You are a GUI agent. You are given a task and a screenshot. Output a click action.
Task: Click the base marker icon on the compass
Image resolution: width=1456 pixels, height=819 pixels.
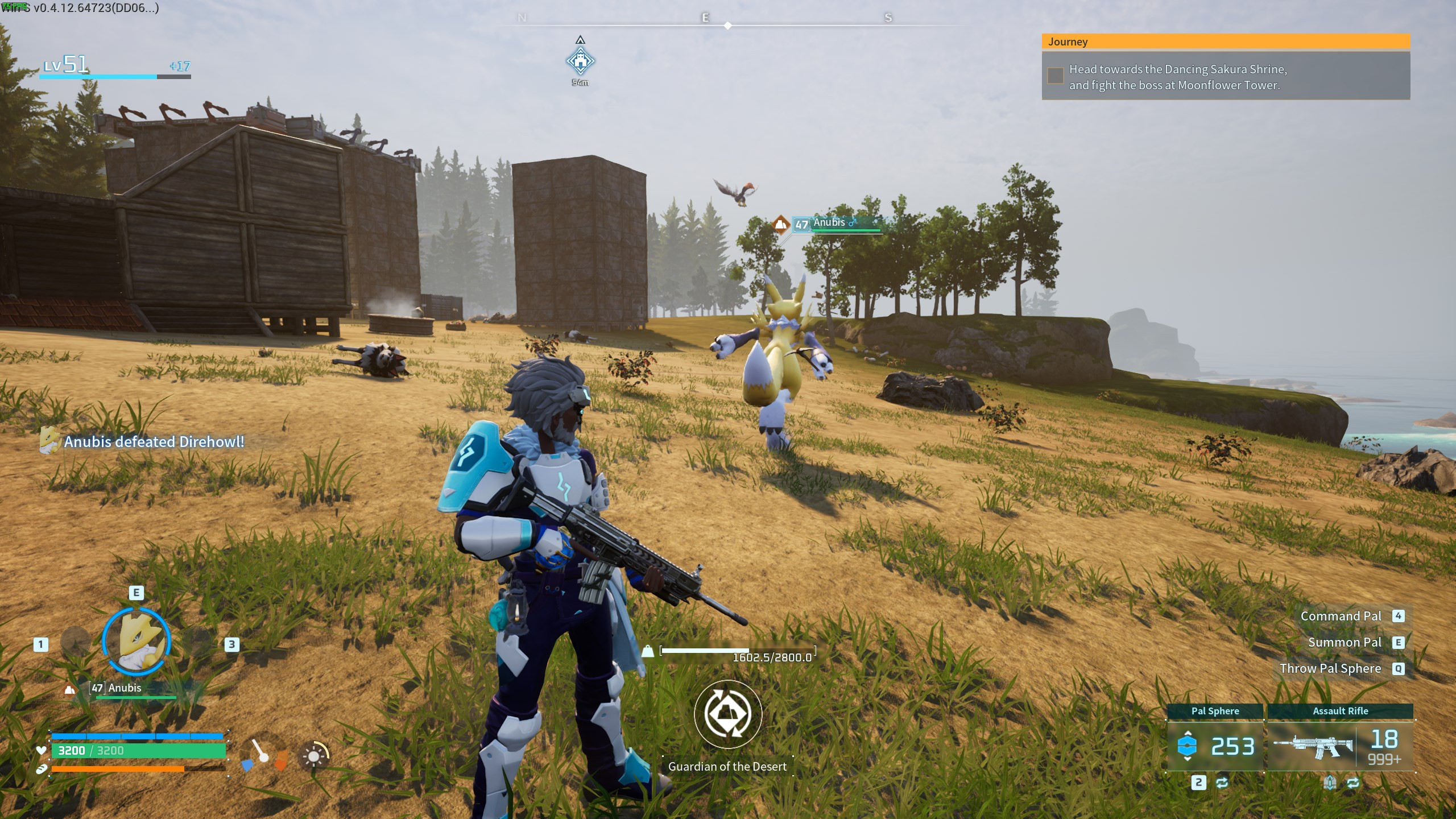pyautogui.click(x=580, y=61)
